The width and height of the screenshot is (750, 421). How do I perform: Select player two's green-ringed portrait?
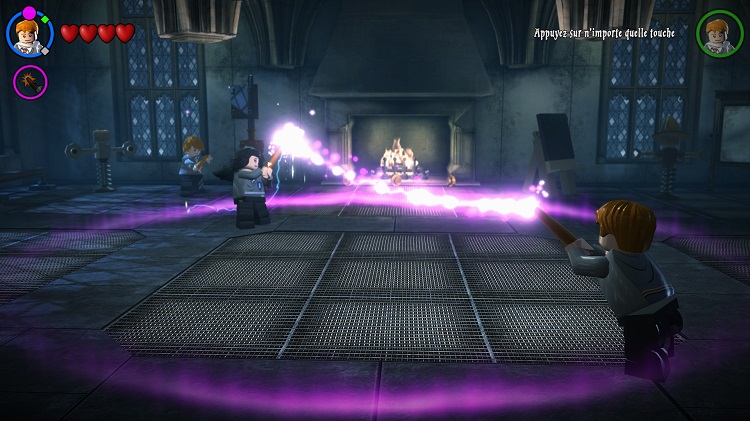pos(718,33)
